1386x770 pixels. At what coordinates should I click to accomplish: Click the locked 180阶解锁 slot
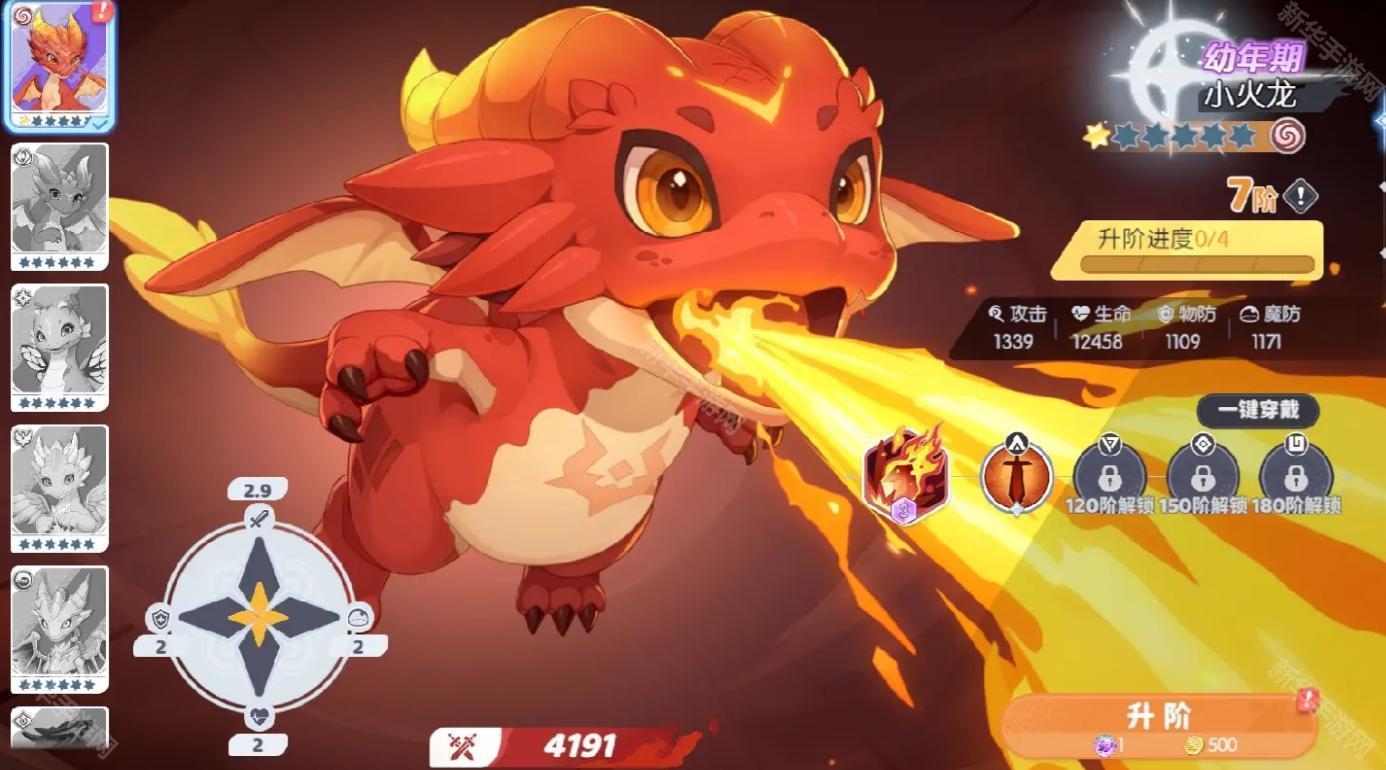point(1296,474)
